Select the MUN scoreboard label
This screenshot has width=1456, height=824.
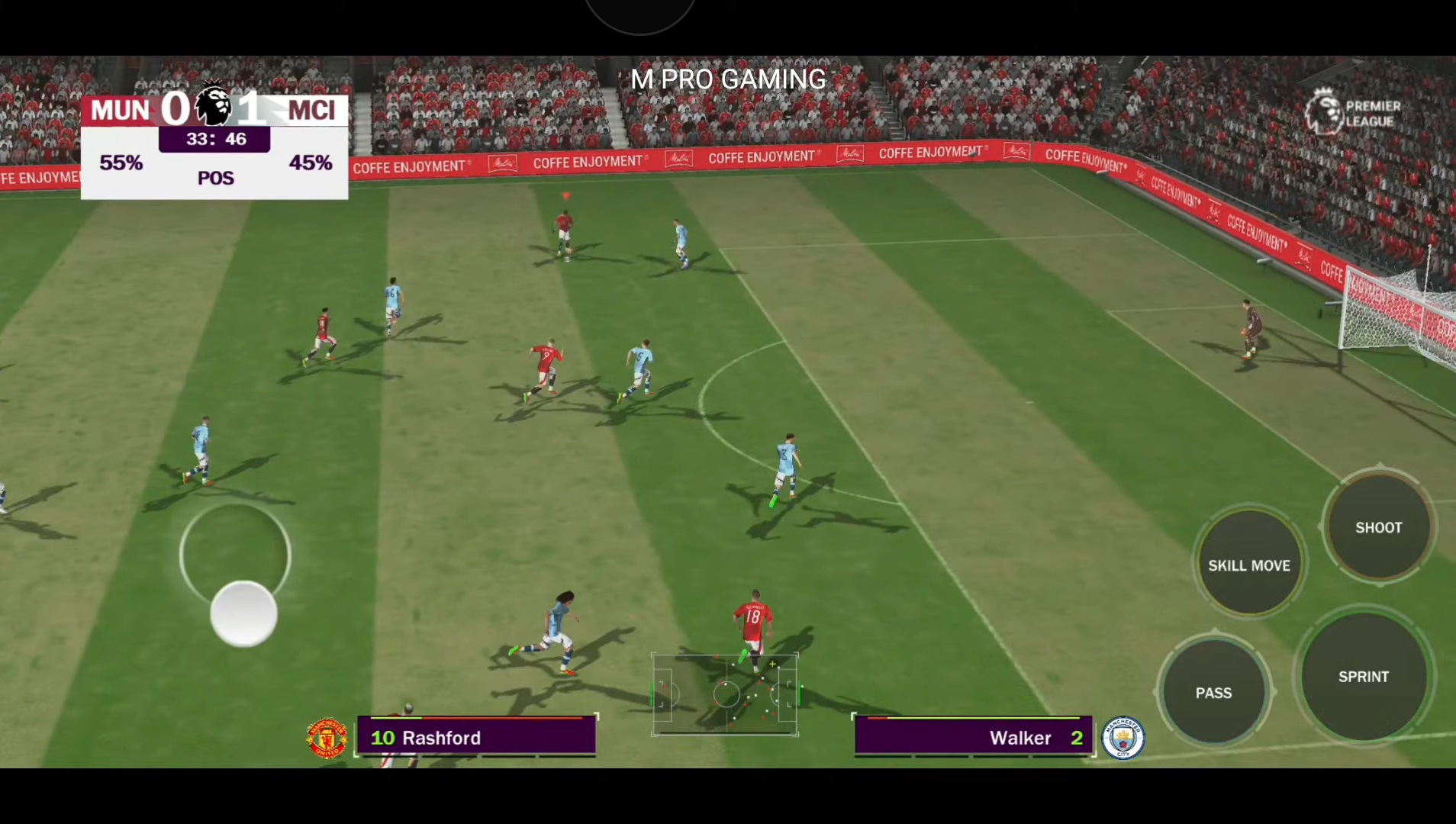(120, 110)
